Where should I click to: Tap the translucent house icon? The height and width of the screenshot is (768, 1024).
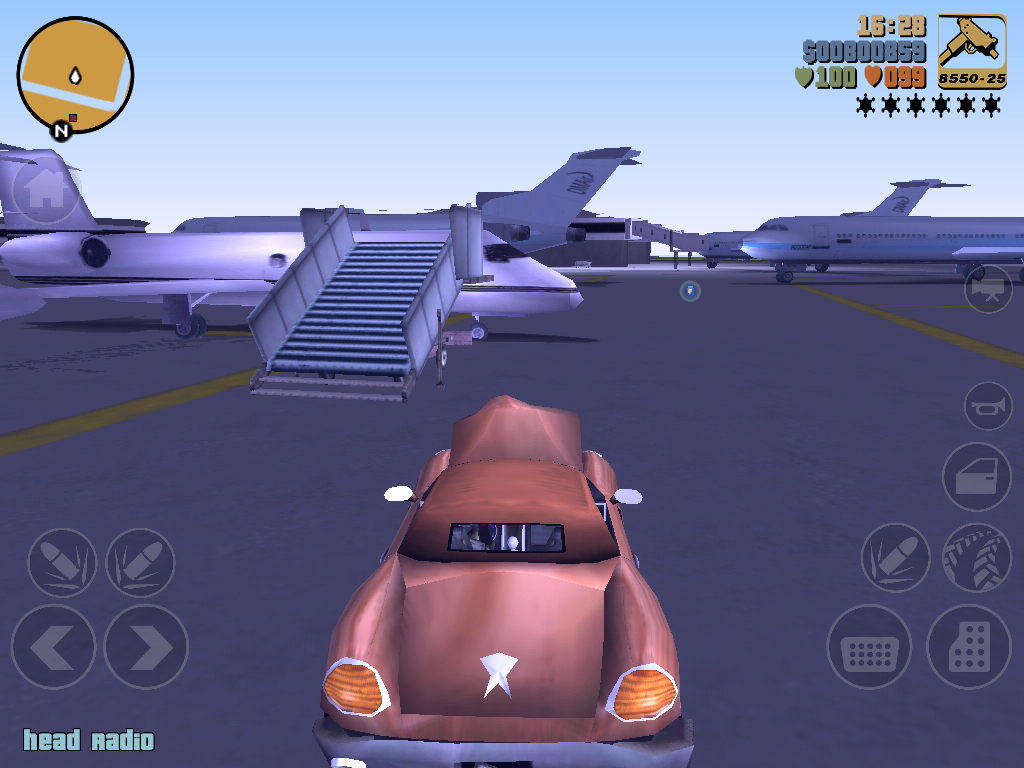pos(45,190)
